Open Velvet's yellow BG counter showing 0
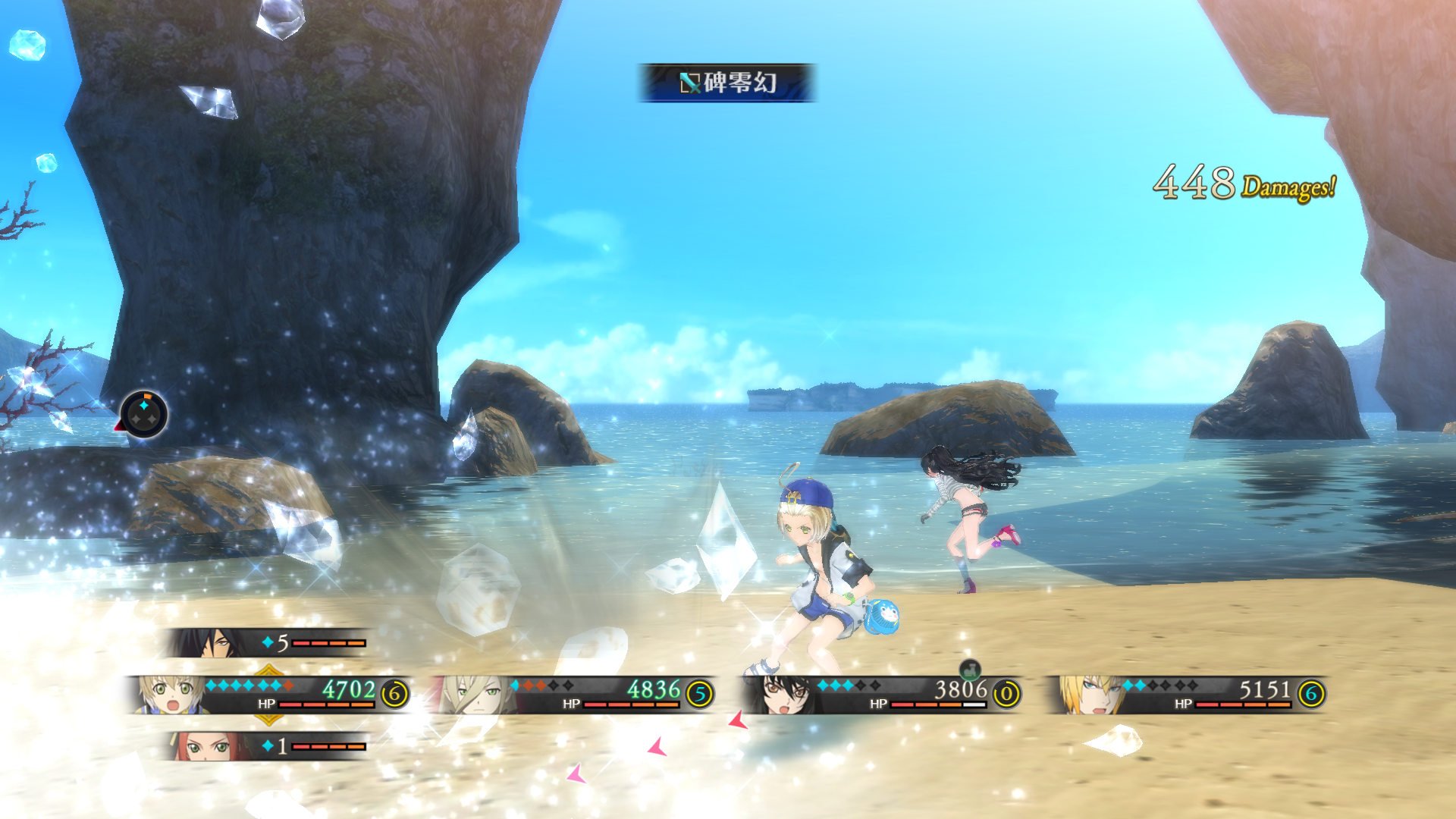This screenshot has height=819, width=1456. pyautogui.click(x=1006, y=694)
